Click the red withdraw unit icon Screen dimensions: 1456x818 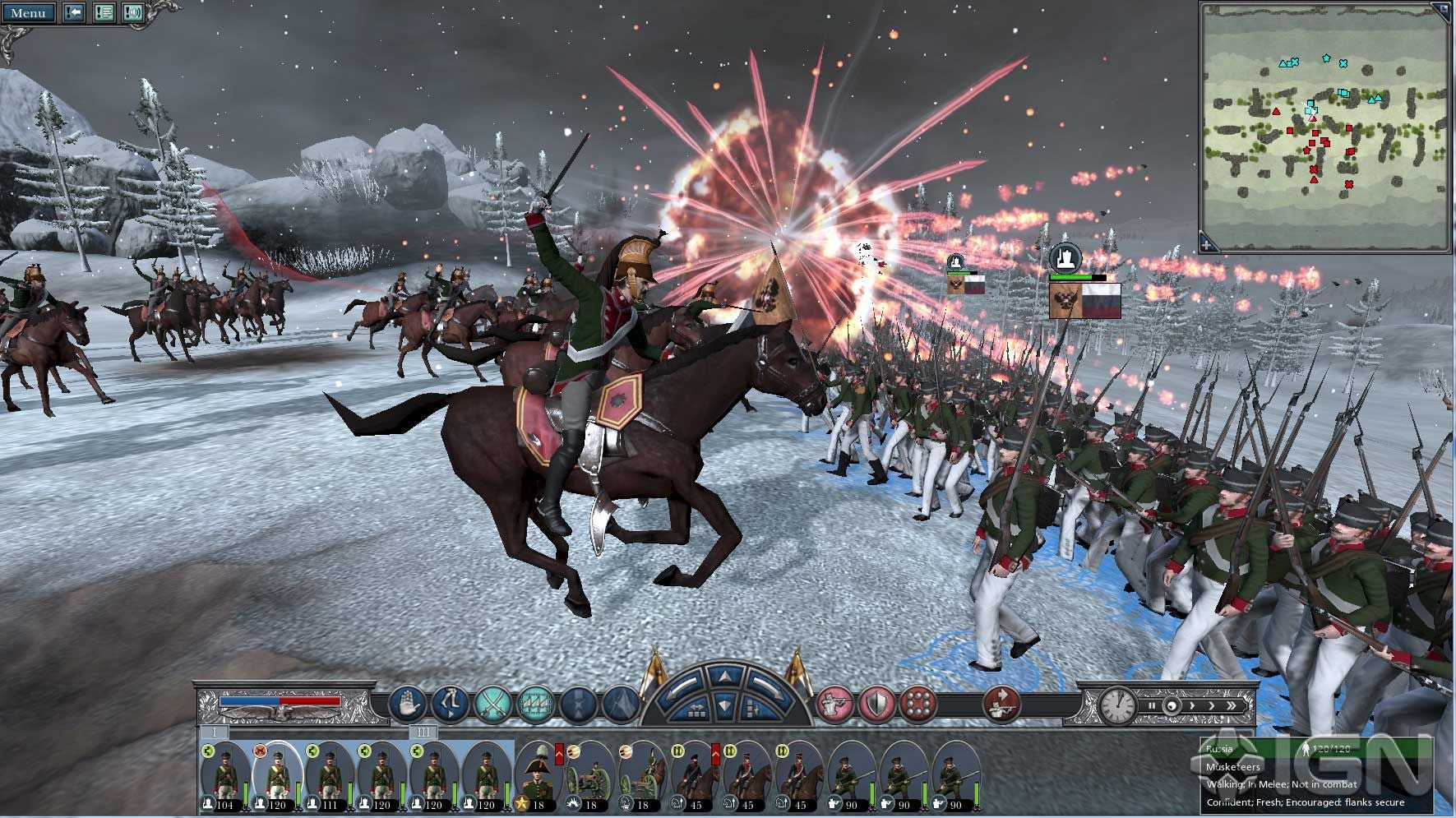click(1000, 705)
